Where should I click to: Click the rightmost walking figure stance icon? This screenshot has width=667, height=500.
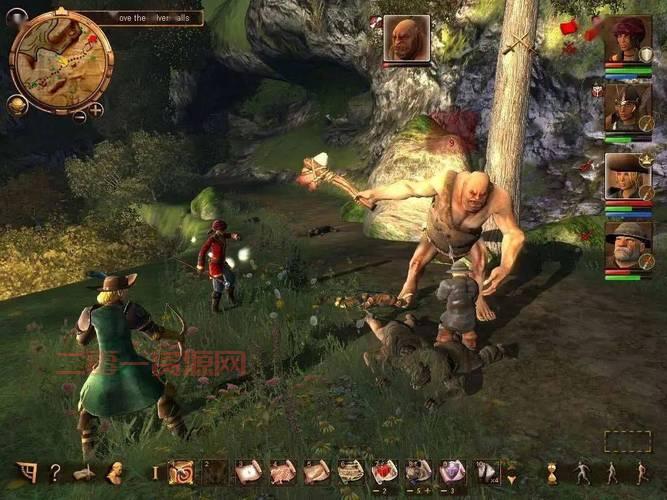pyautogui.click(x=642, y=472)
